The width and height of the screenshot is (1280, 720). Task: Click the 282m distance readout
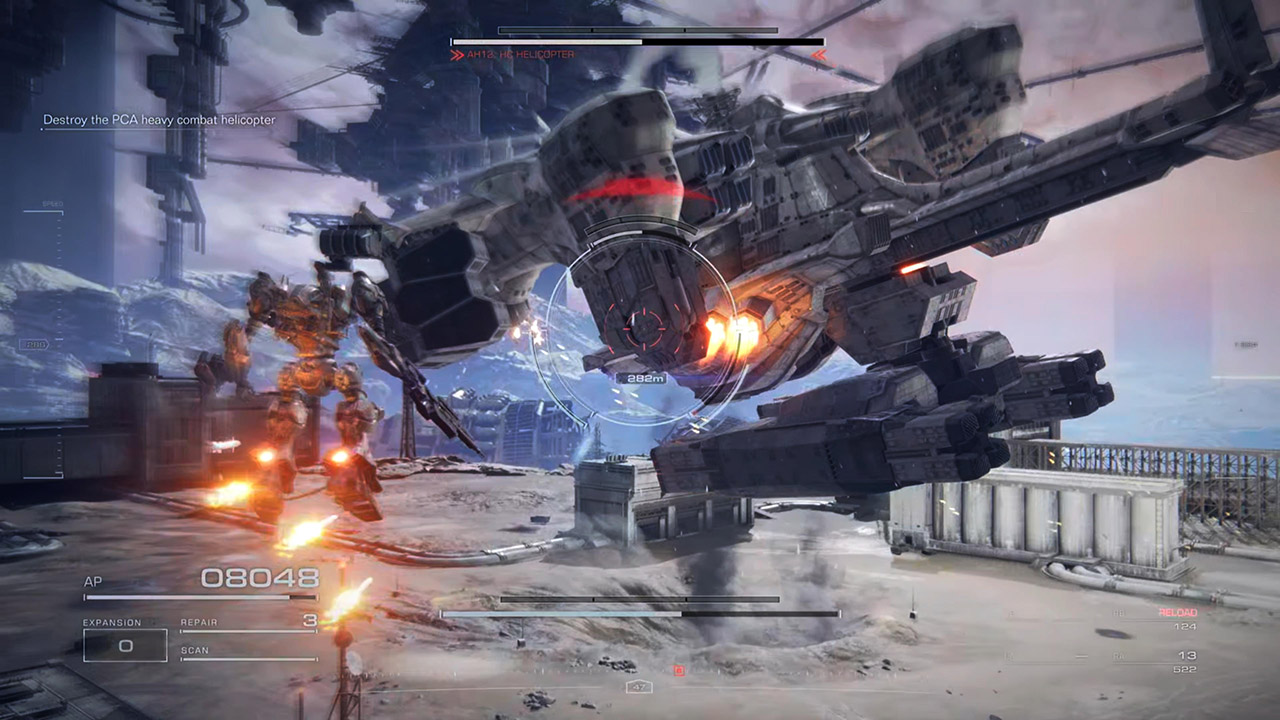tap(640, 378)
